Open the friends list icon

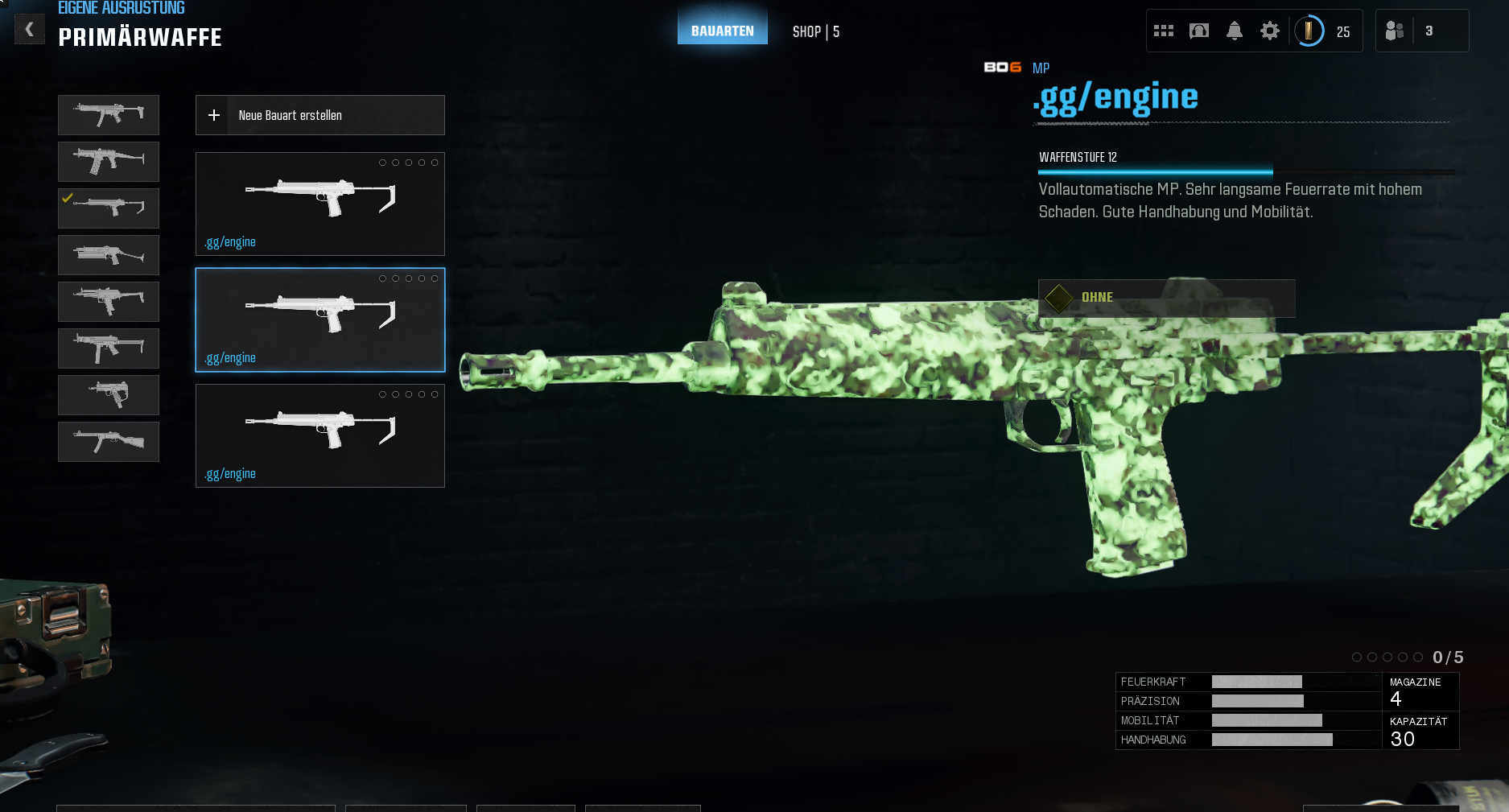click(1395, 31)
